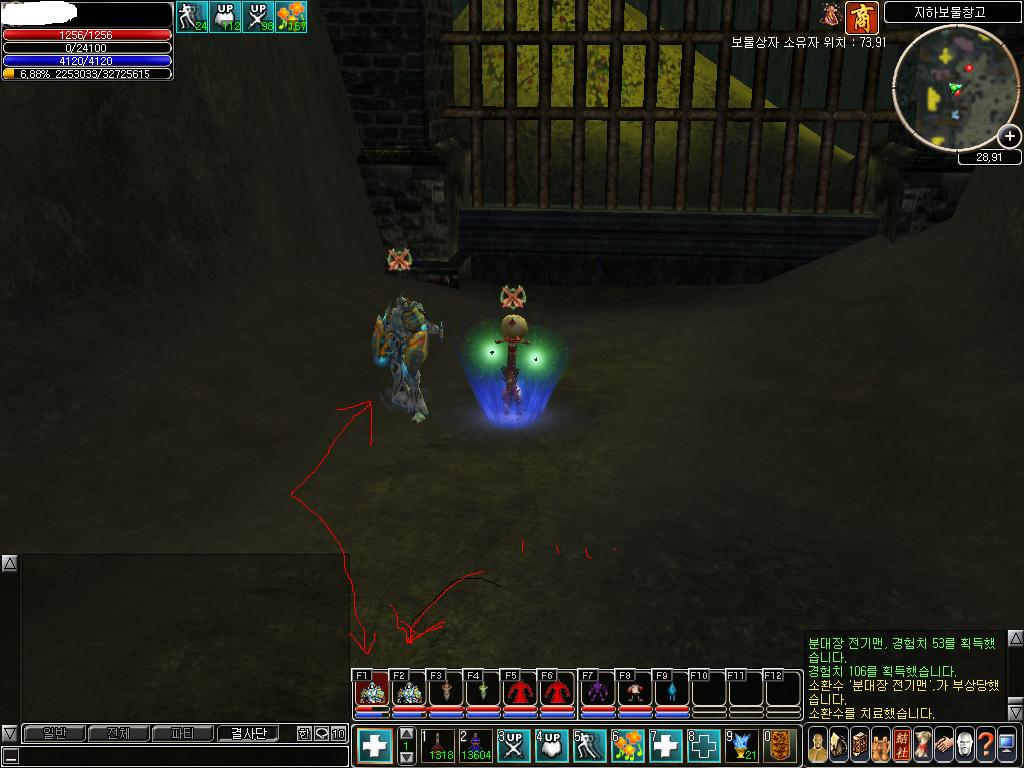Select the 파티 chat tab
Viewport: 1024px width, 768px height.
(183, 733)
